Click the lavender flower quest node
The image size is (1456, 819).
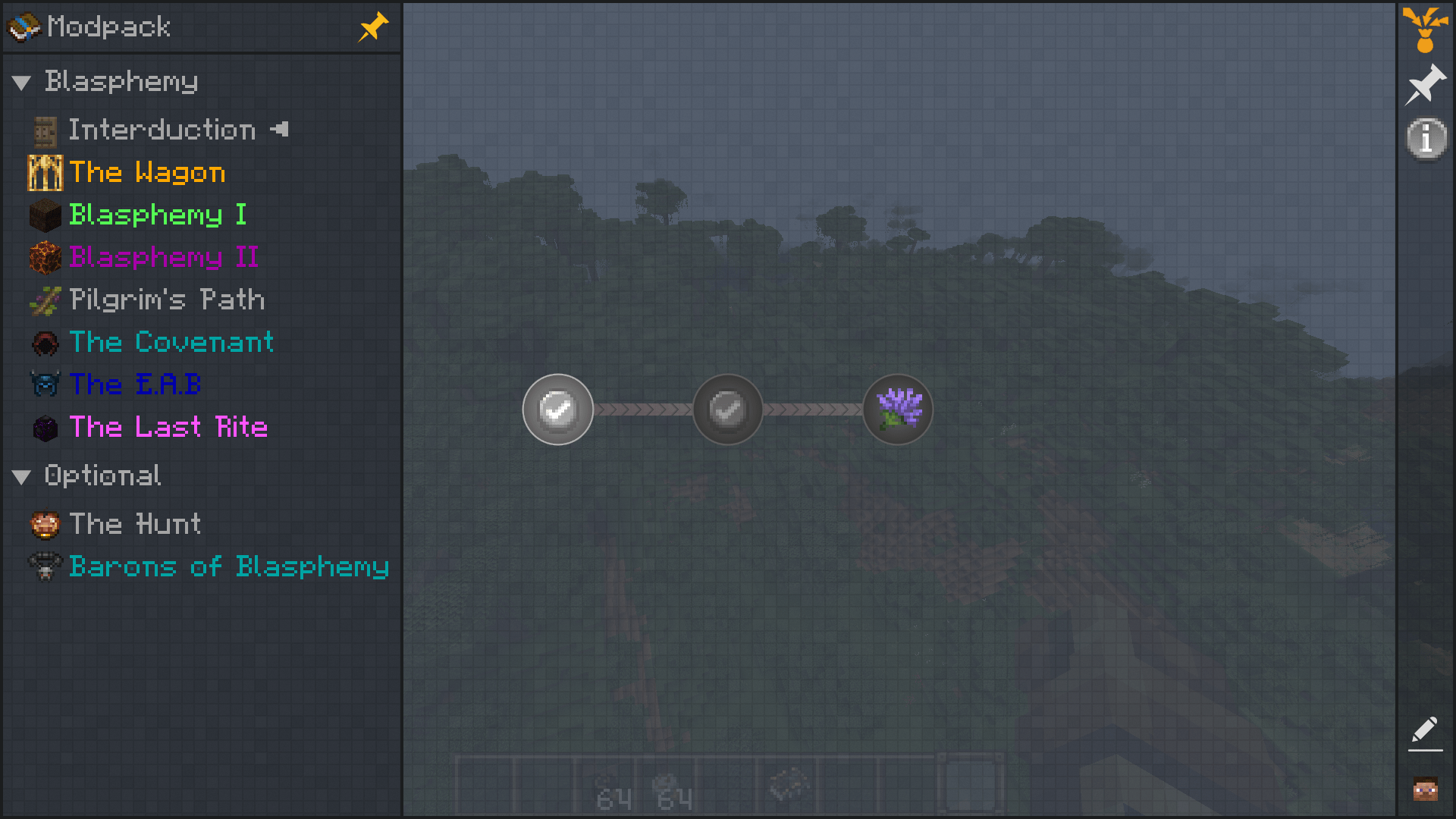pyautogui.click(x=897, y=409)
